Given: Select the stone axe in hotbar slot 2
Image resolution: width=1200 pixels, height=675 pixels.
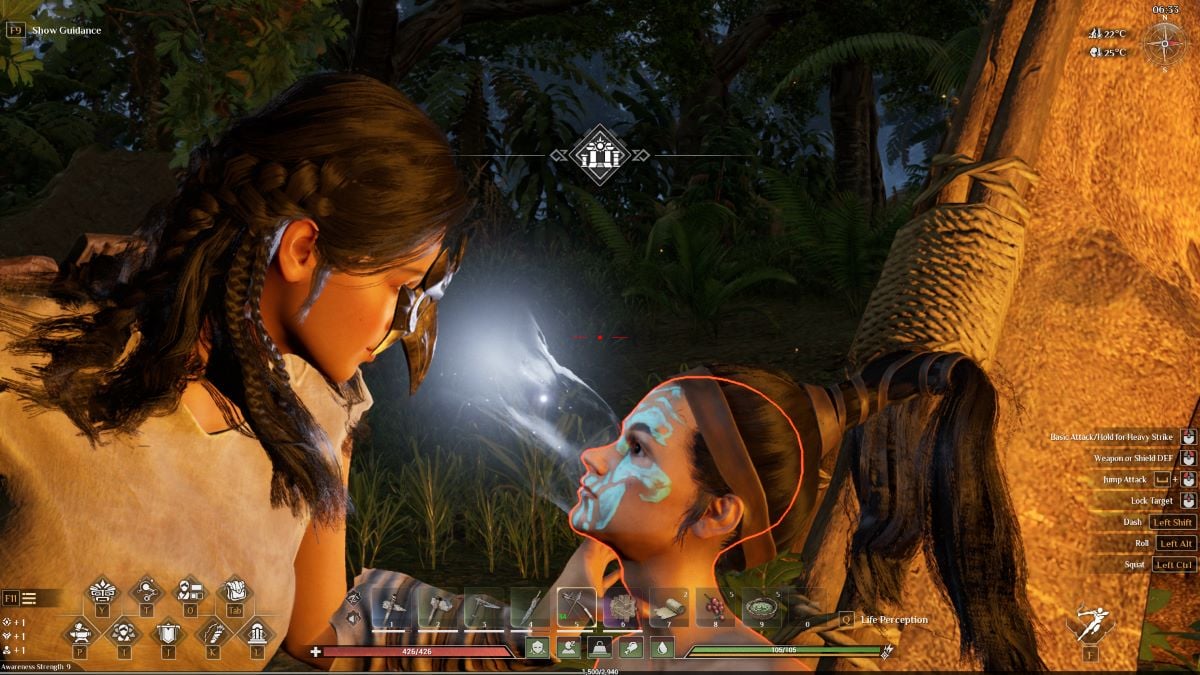Looking at the screenshot, I should click(436, 607).
